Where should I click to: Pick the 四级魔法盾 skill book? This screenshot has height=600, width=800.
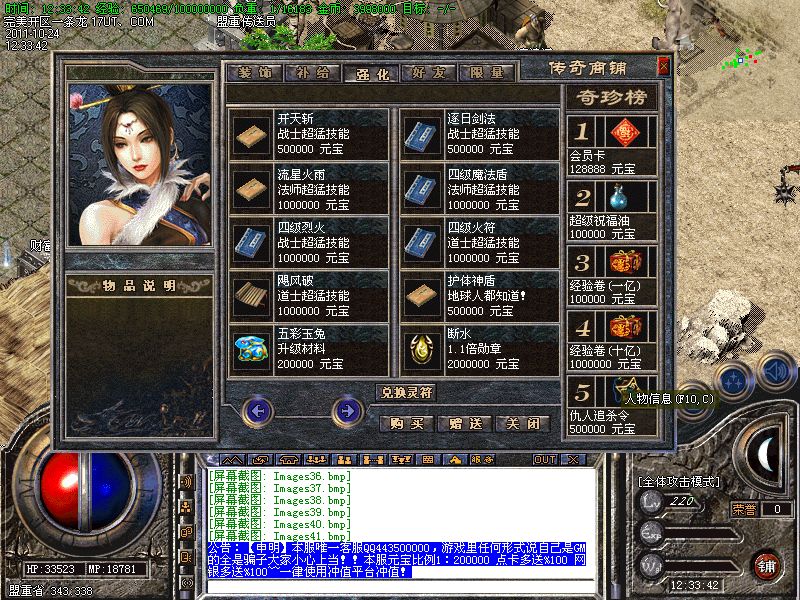click(x=423, y=188)
